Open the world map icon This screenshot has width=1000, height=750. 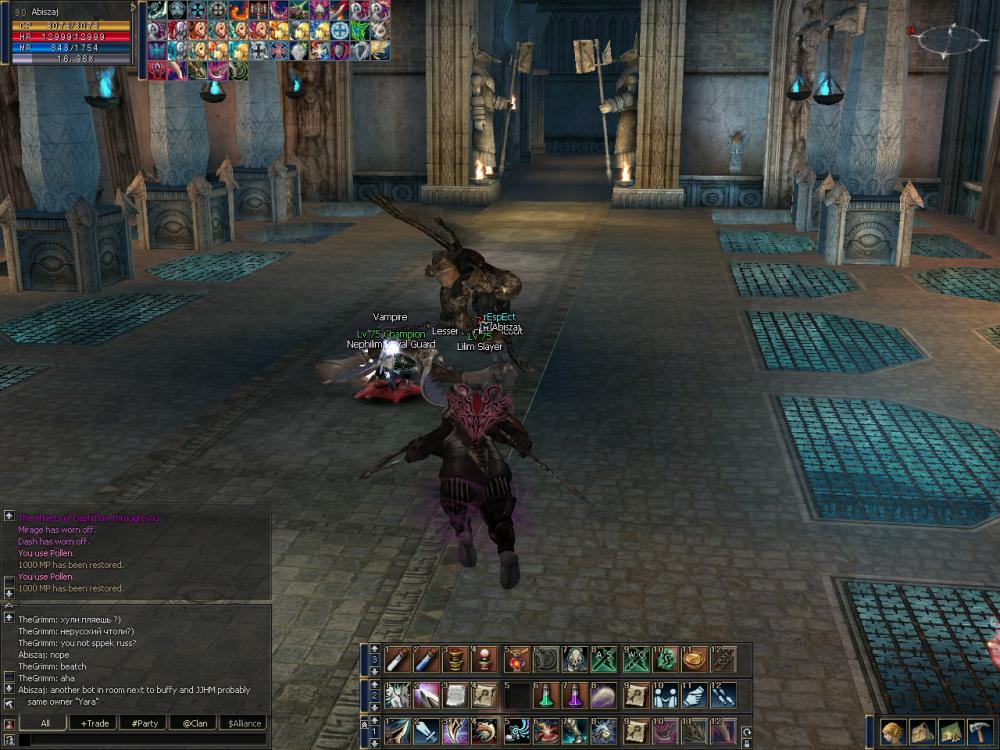pos(951,731)
